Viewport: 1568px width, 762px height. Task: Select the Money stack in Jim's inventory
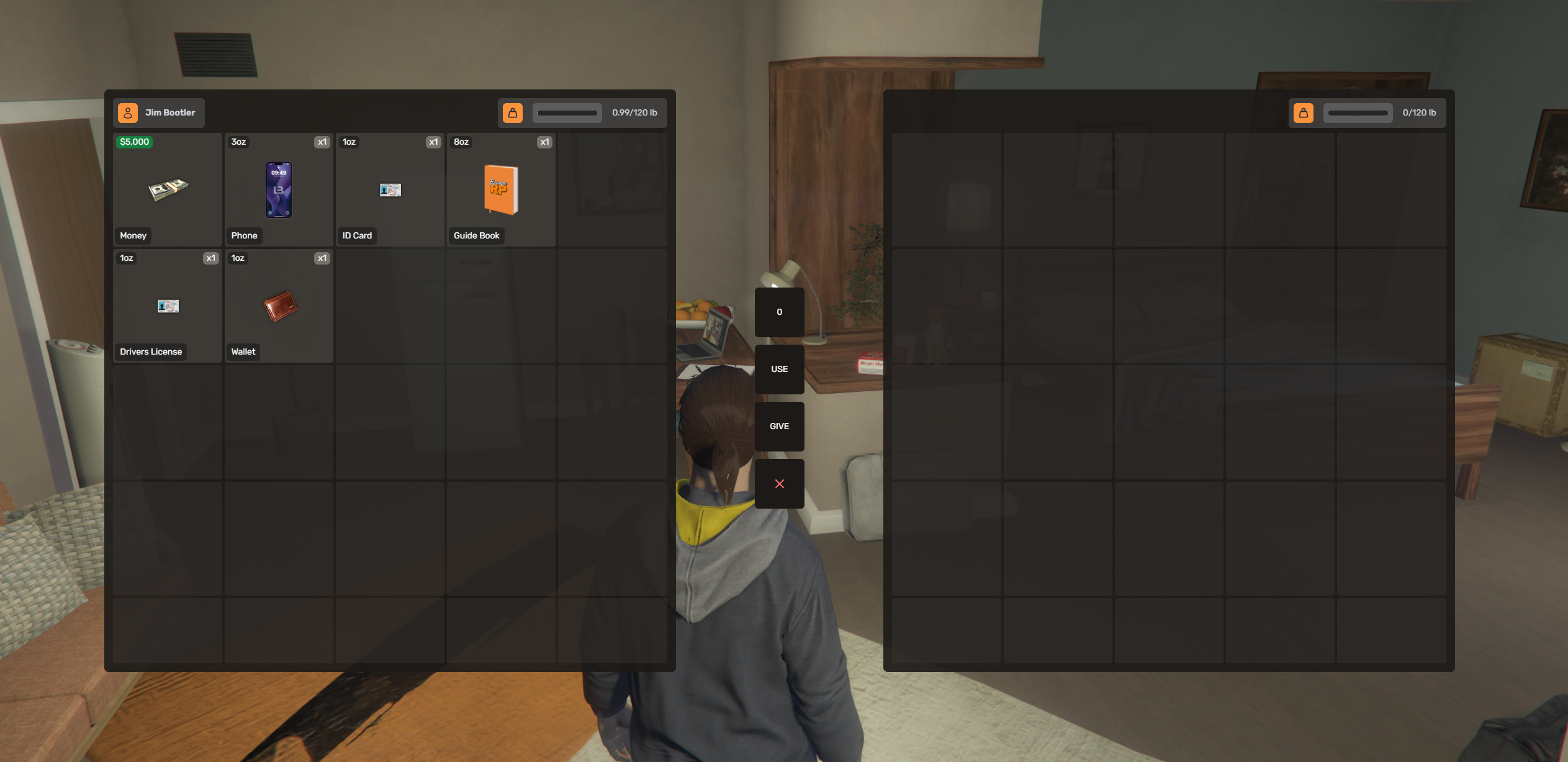pyautogui.click(x=166, y=189)
